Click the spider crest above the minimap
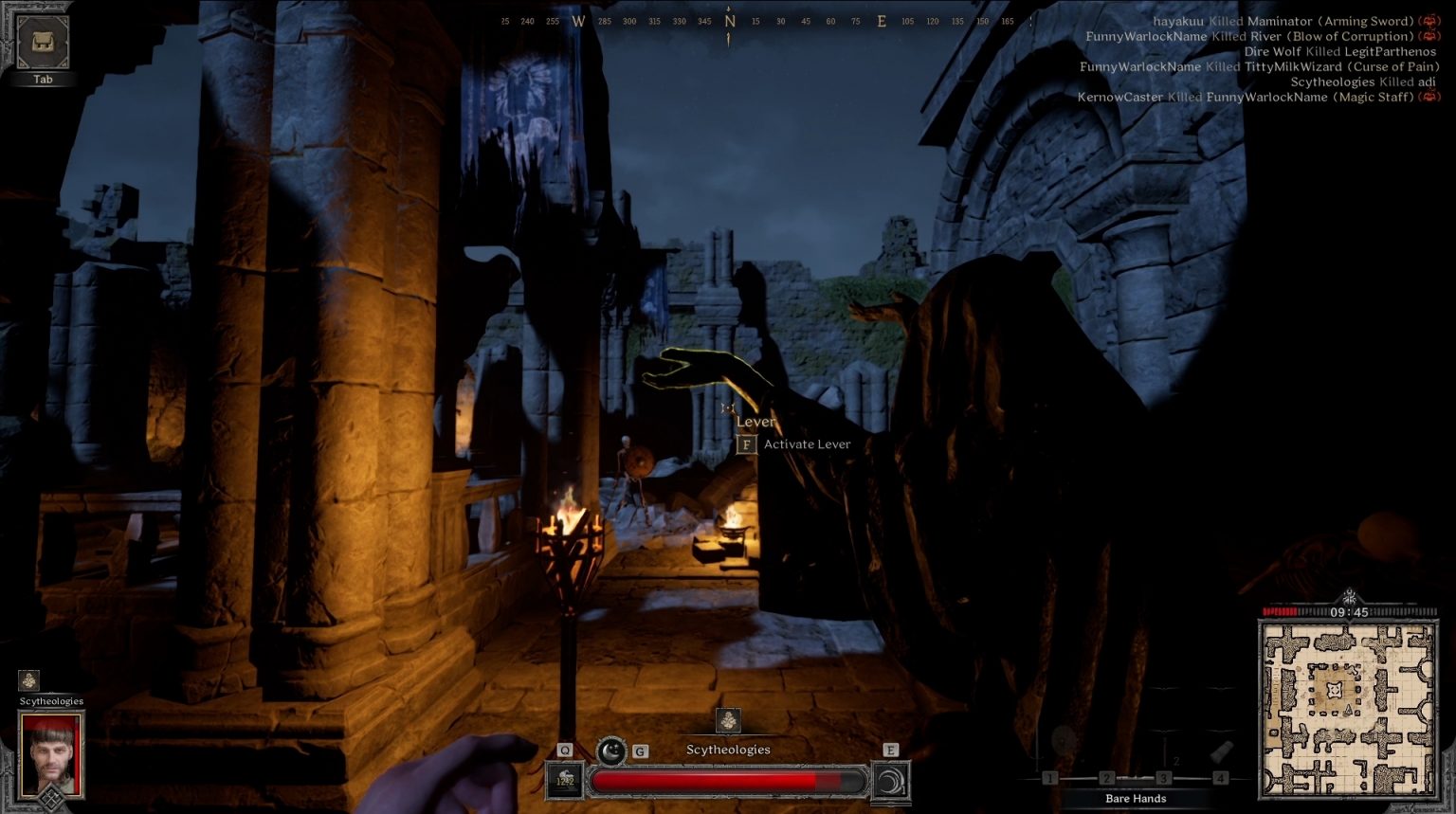 point(1347,598)
